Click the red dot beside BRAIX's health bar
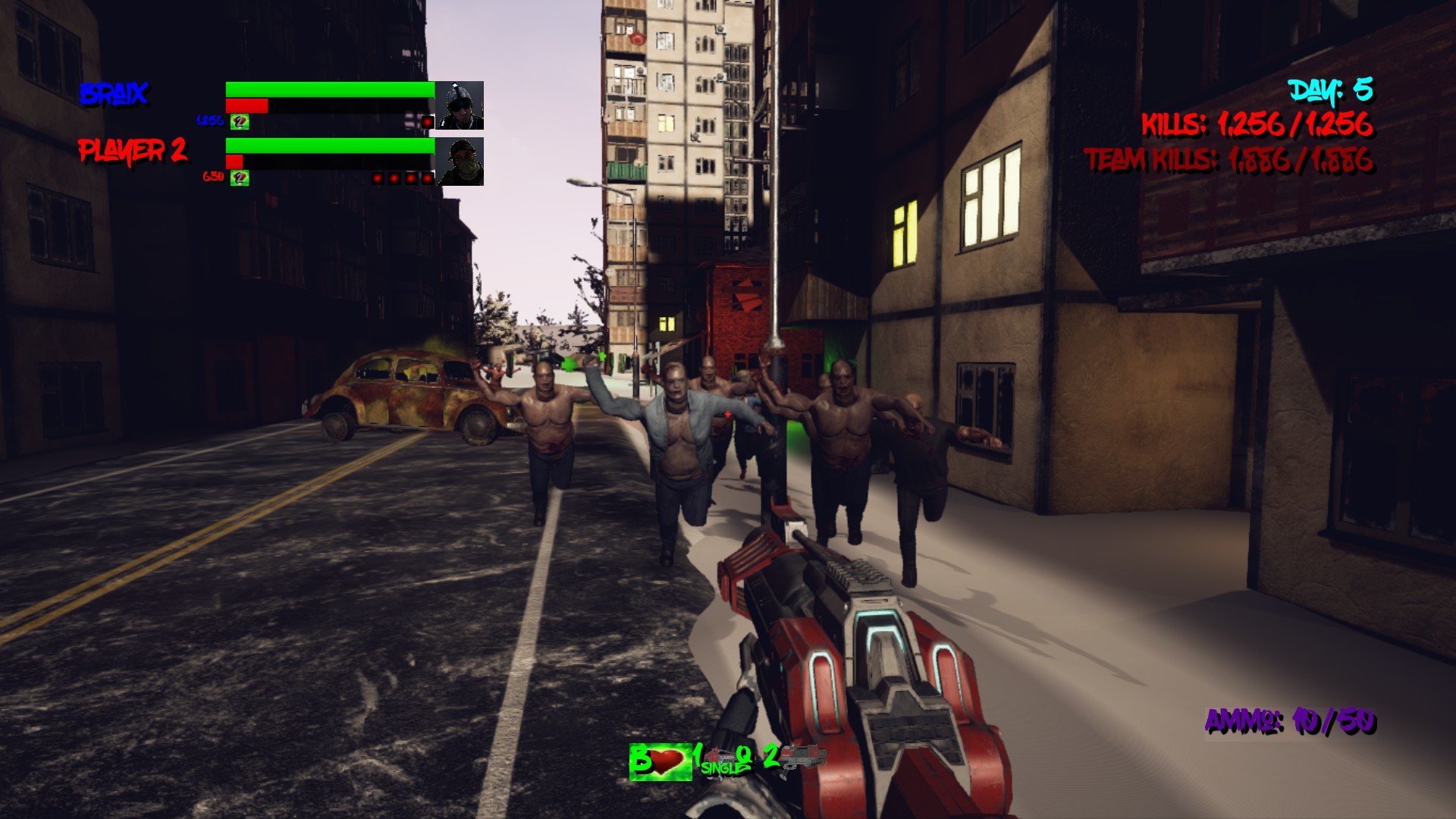This screenshot has height=819, width=1456. click(x=427, y=122)
